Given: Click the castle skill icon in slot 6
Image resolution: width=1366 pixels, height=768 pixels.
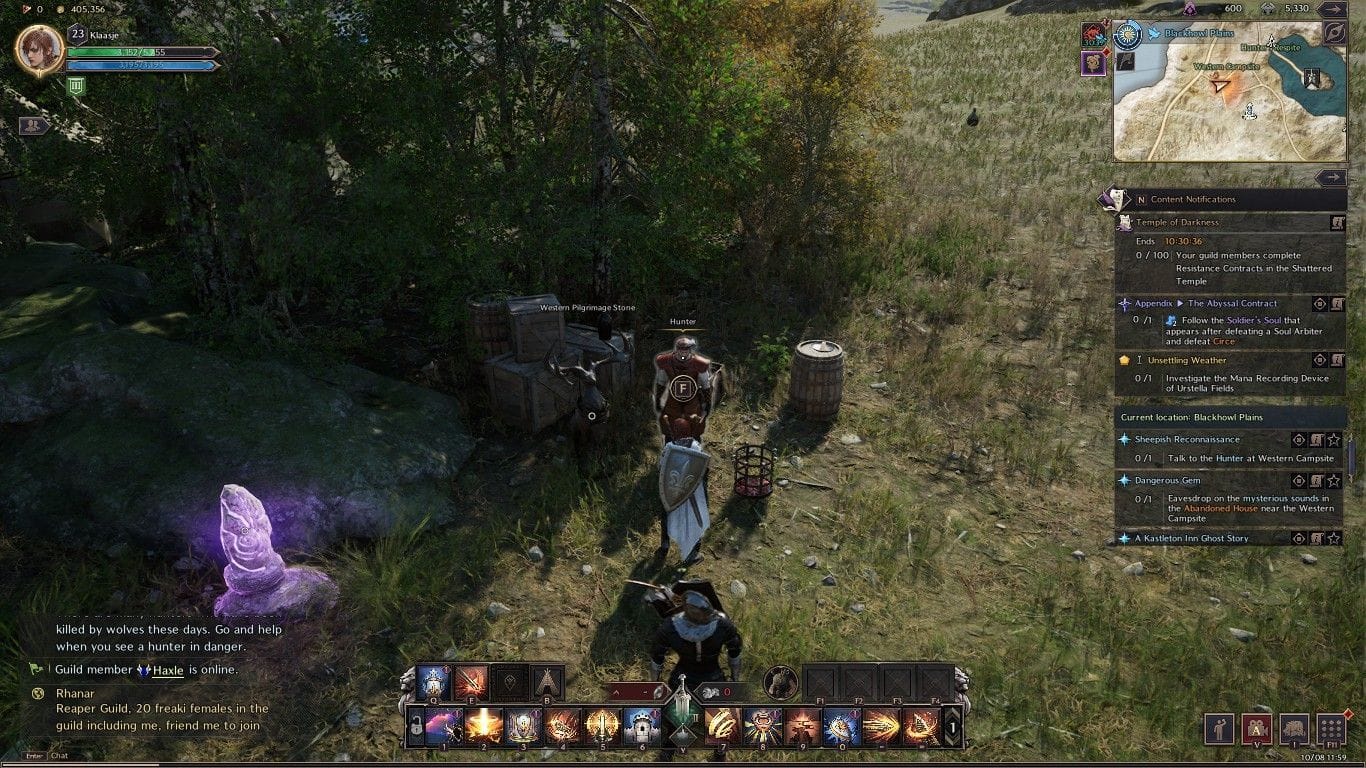Looking at the screenshot, I should click(x=642, y=726).
